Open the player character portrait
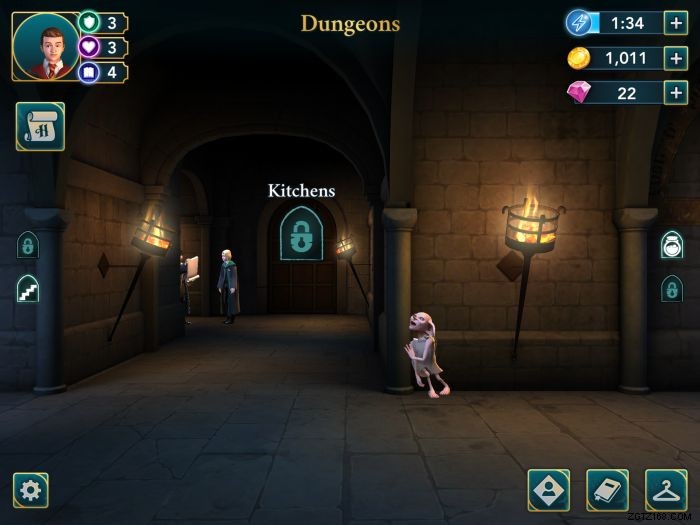 45,46
